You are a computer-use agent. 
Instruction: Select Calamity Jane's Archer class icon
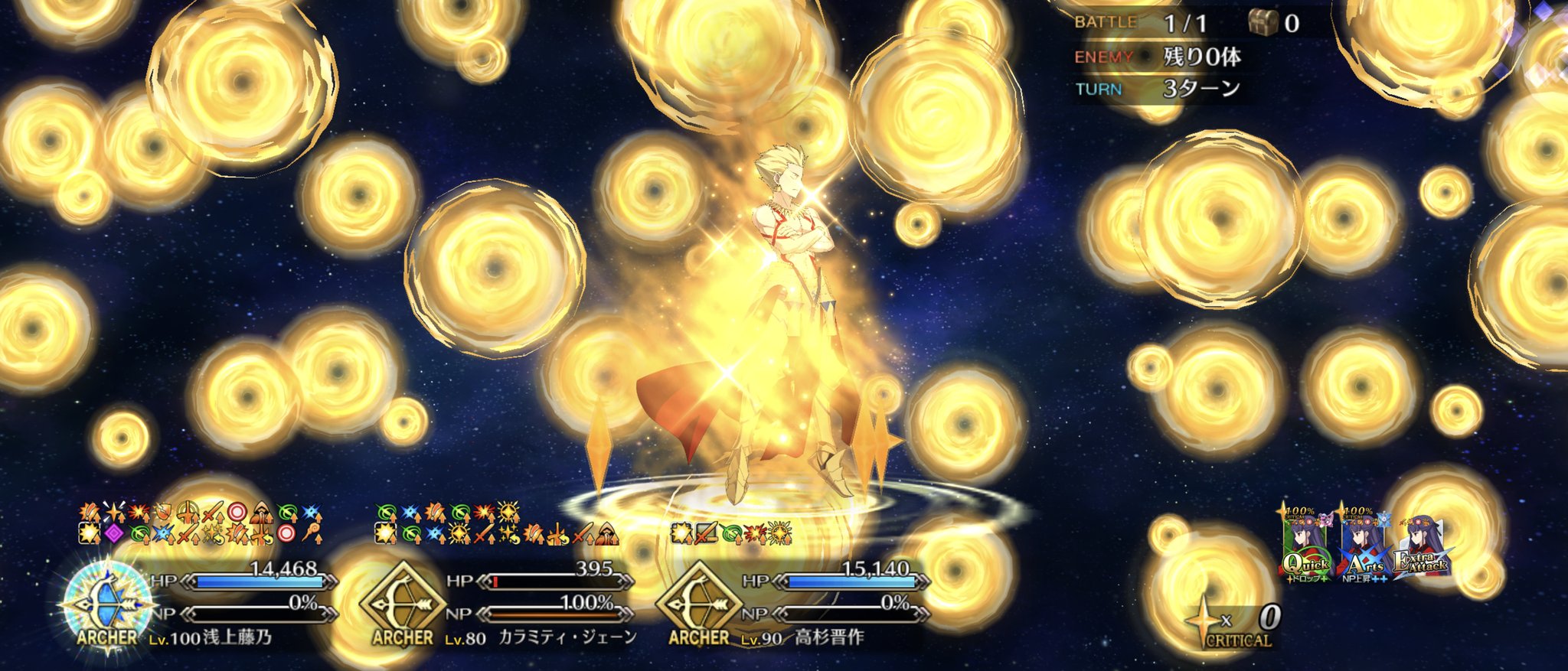pos(402,604)
